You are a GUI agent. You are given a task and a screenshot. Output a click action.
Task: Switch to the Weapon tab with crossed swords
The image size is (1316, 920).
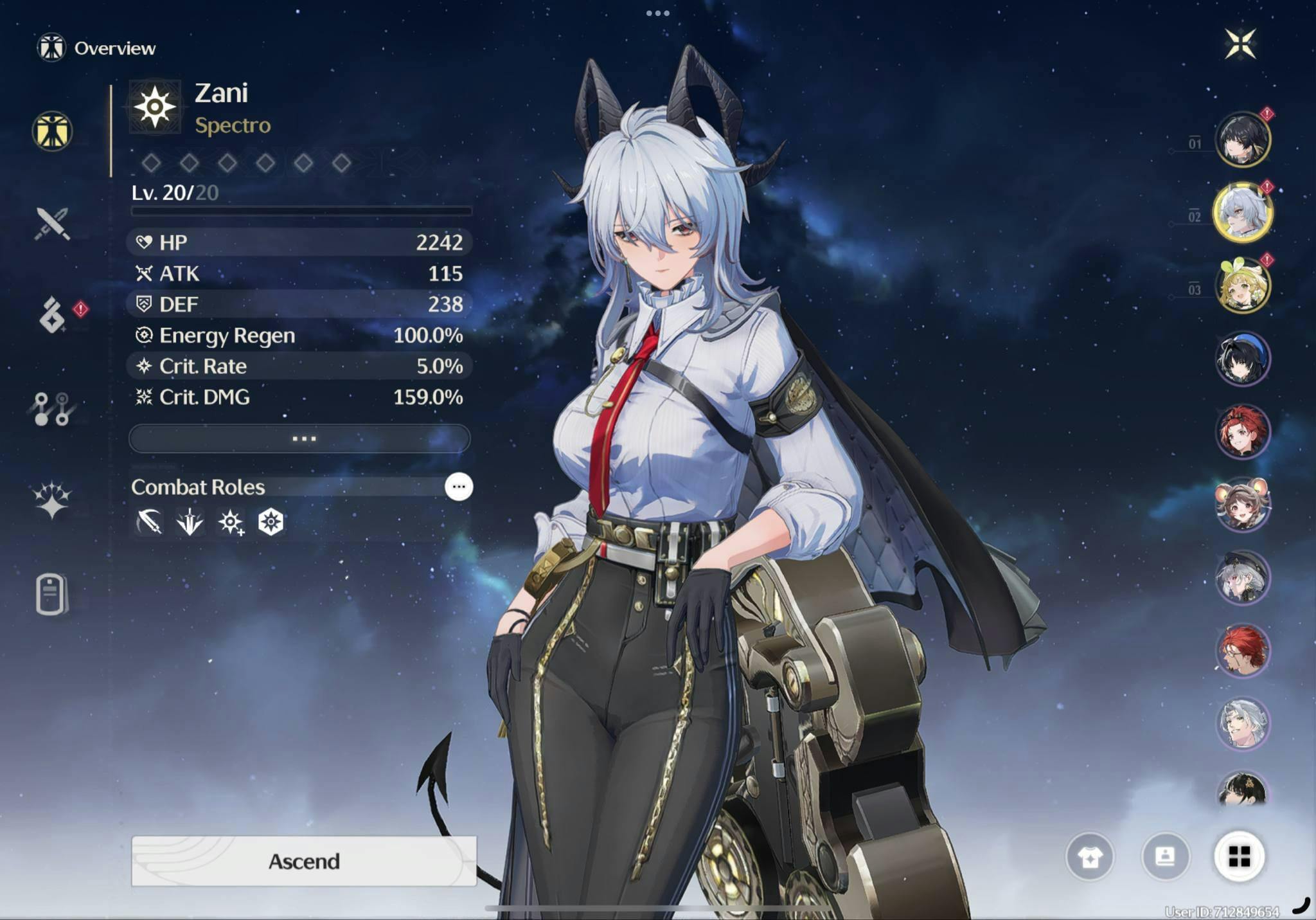click(x=52, y=224)
